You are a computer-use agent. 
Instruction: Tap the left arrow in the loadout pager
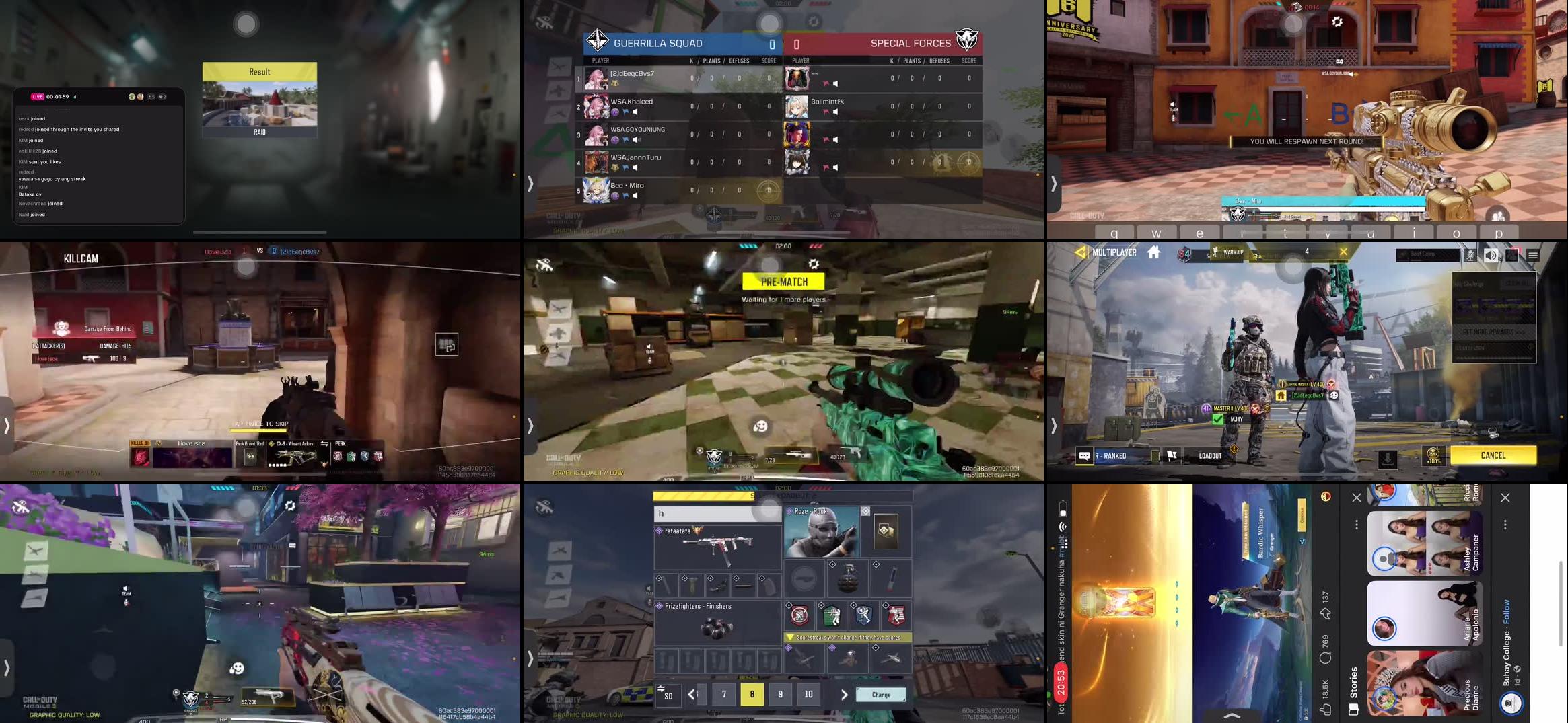coord(692,693)
